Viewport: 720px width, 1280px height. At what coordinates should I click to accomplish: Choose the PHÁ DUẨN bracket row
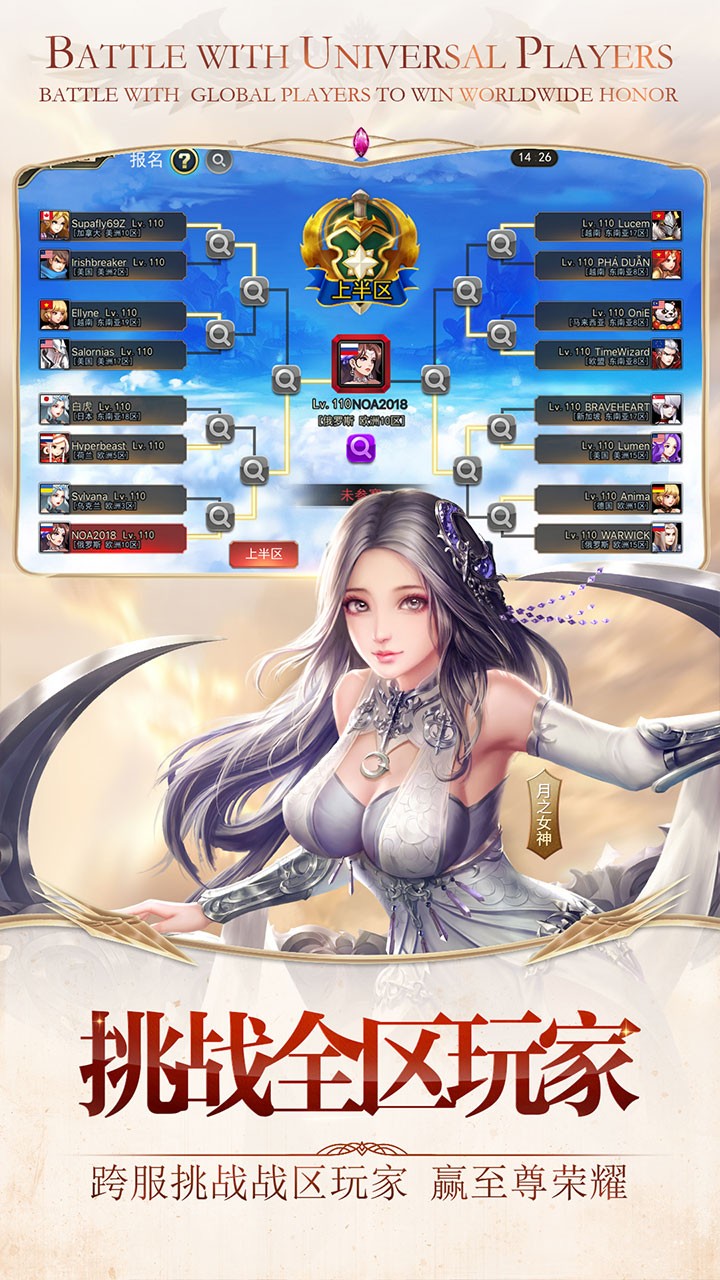[x=607, y=265]
